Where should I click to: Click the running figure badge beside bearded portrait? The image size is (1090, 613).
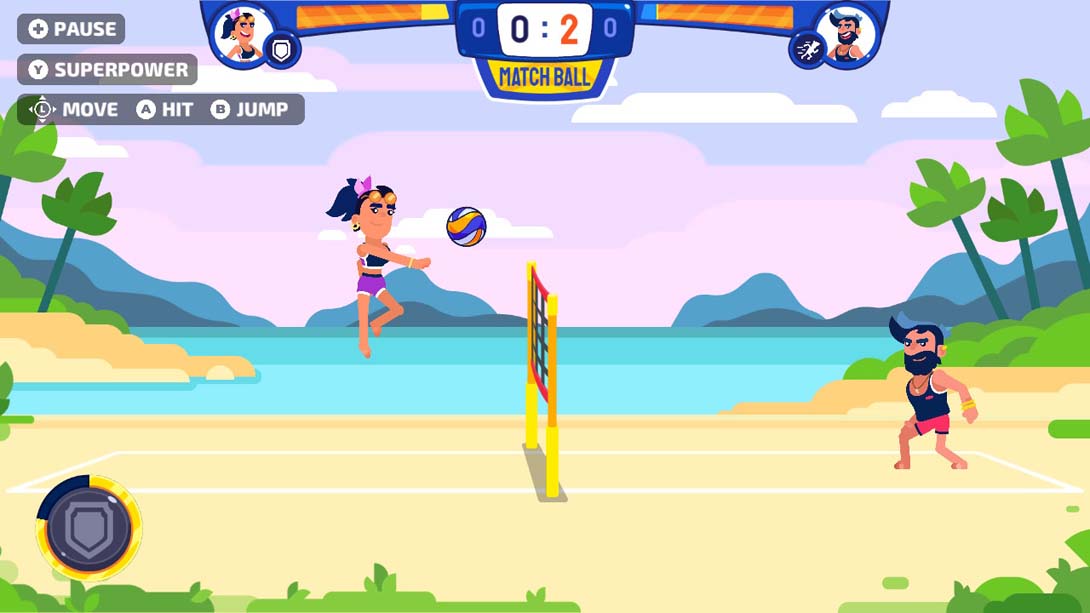(806, 49)
